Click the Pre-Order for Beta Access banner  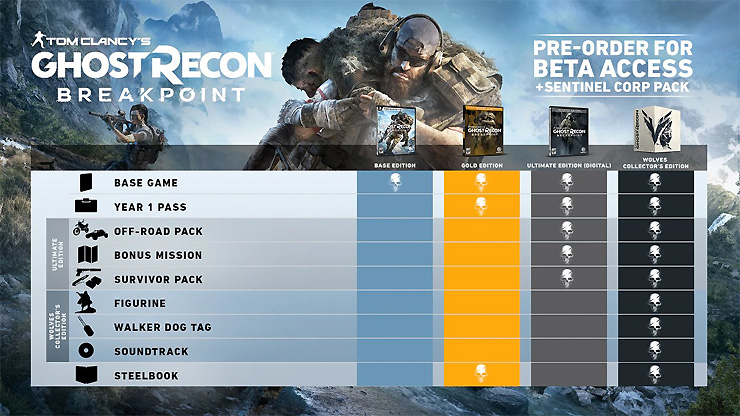pos(613,64)
